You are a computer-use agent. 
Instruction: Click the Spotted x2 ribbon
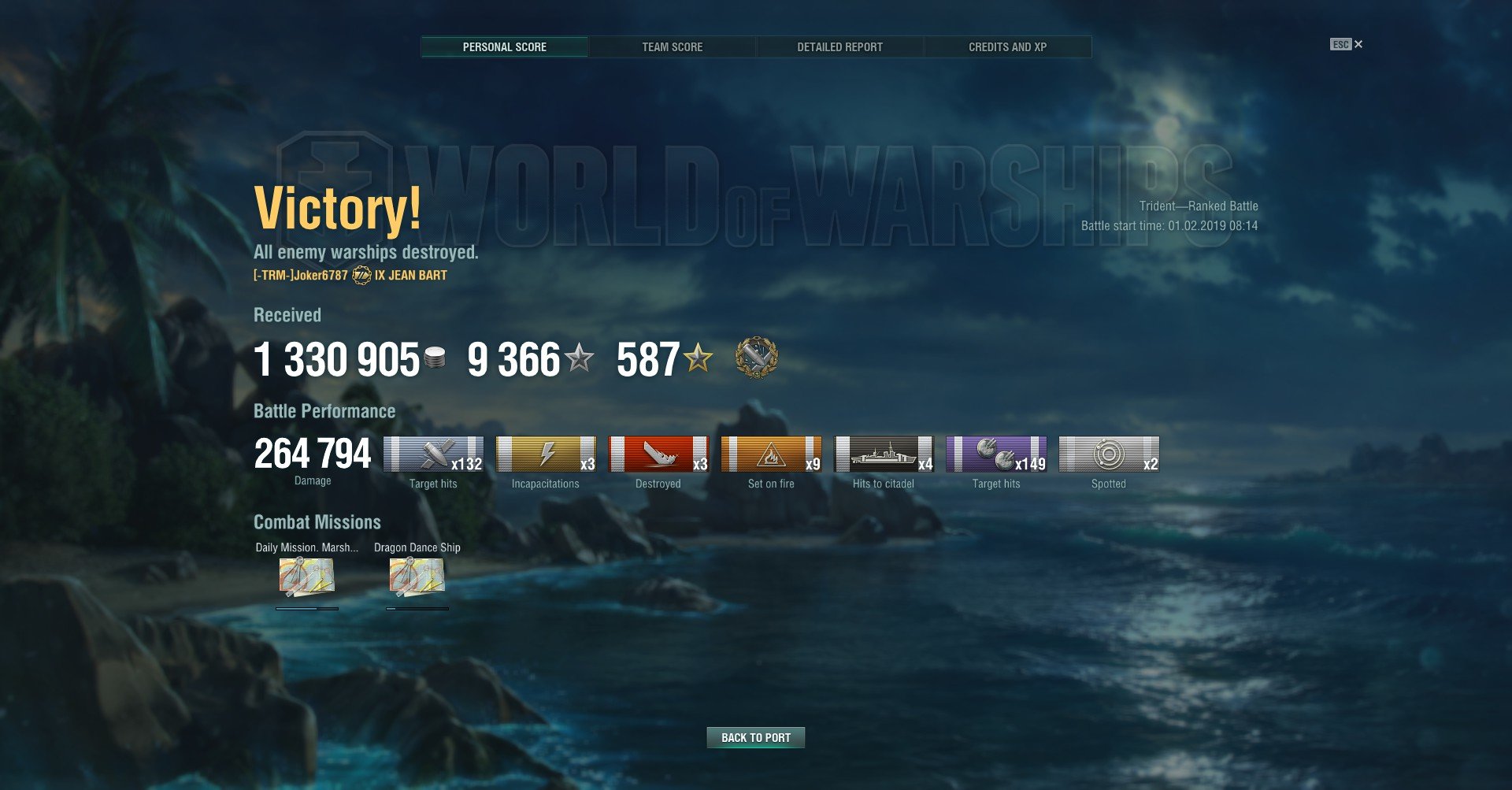[x=1109, y=454]
